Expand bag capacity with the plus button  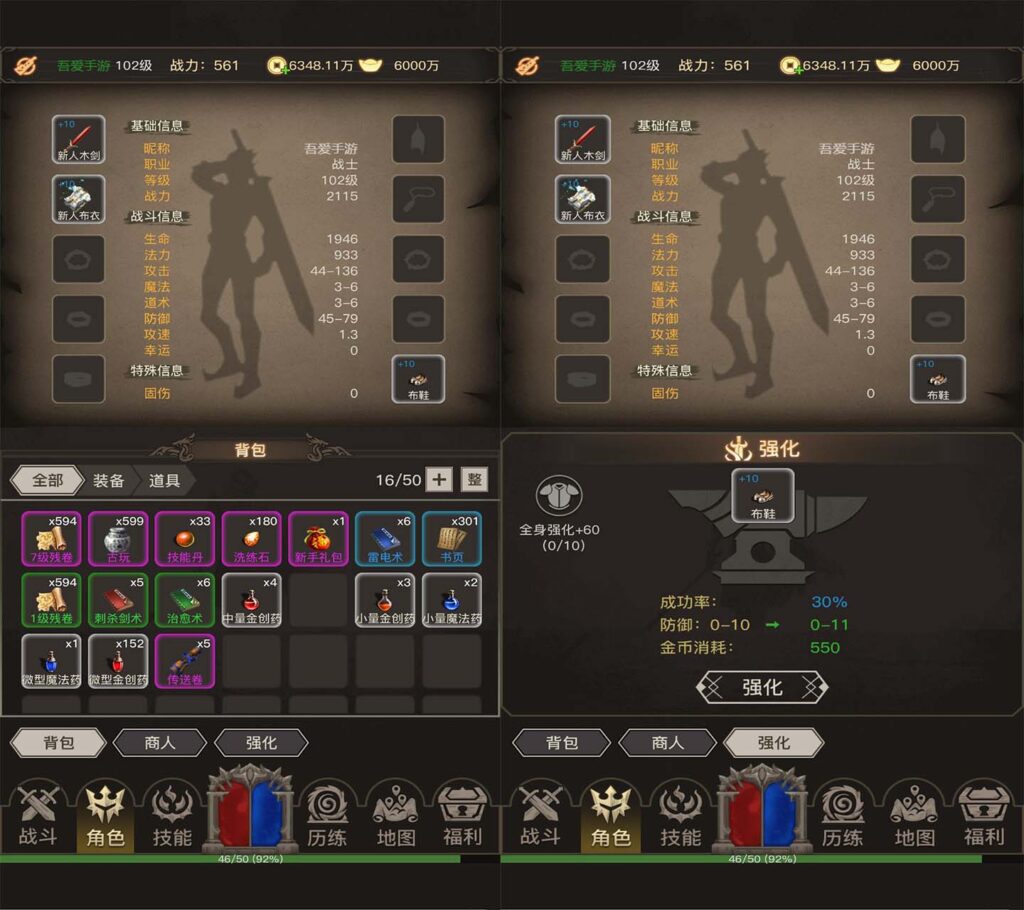pyautogui.click(x=438, y=479)
